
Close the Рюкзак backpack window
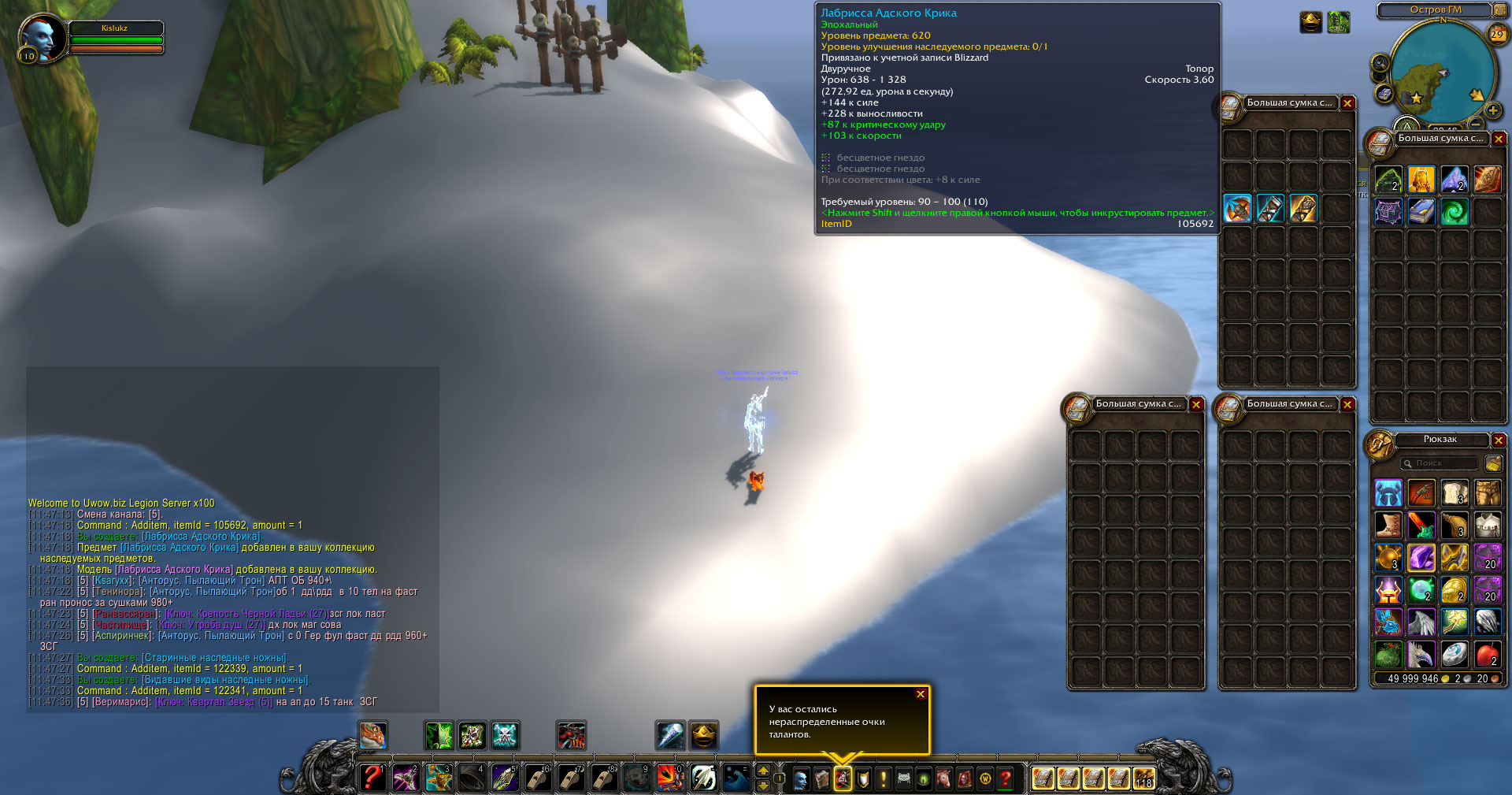[x=1499, y=440]
